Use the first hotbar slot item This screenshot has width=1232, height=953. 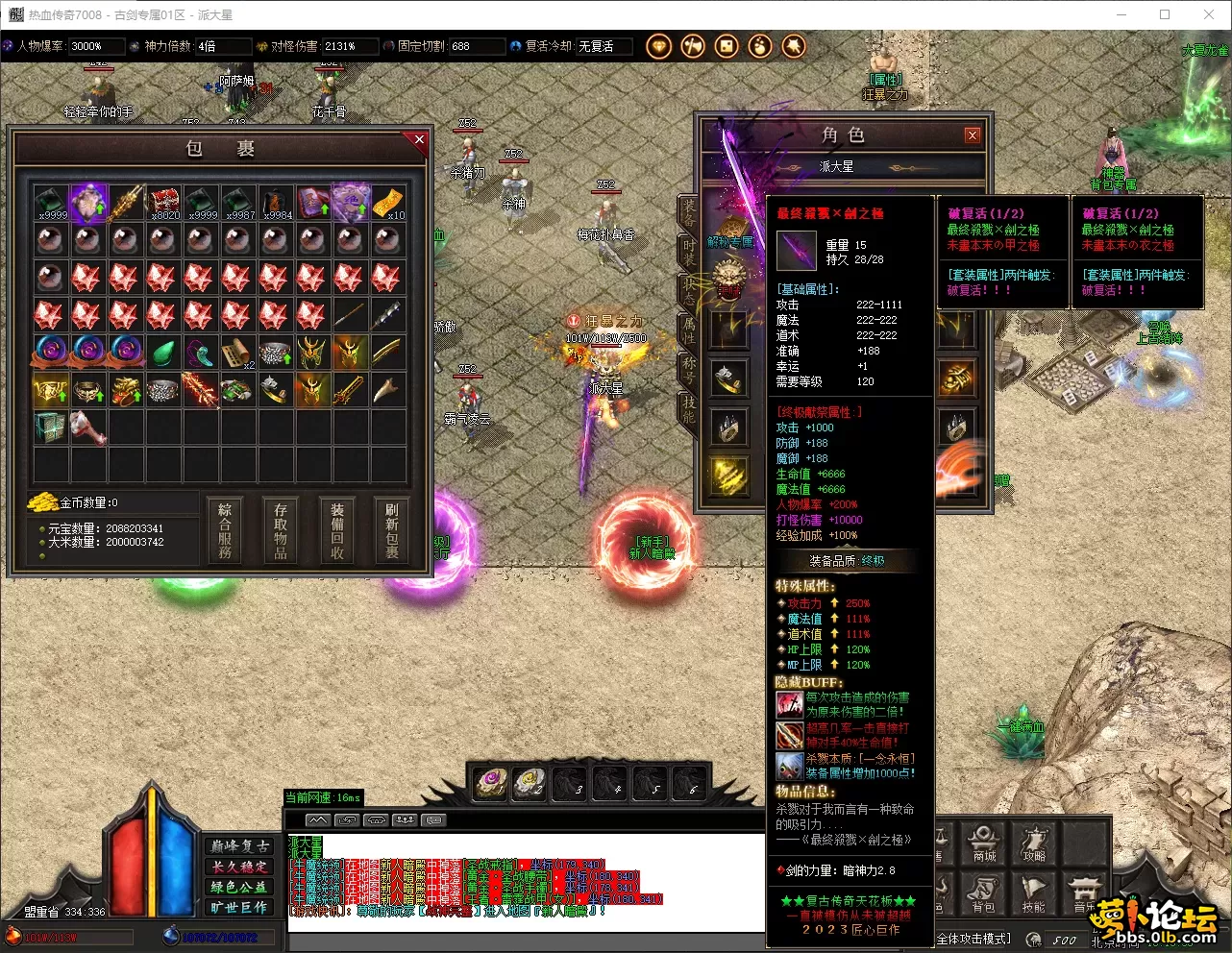tap(491, 783)
